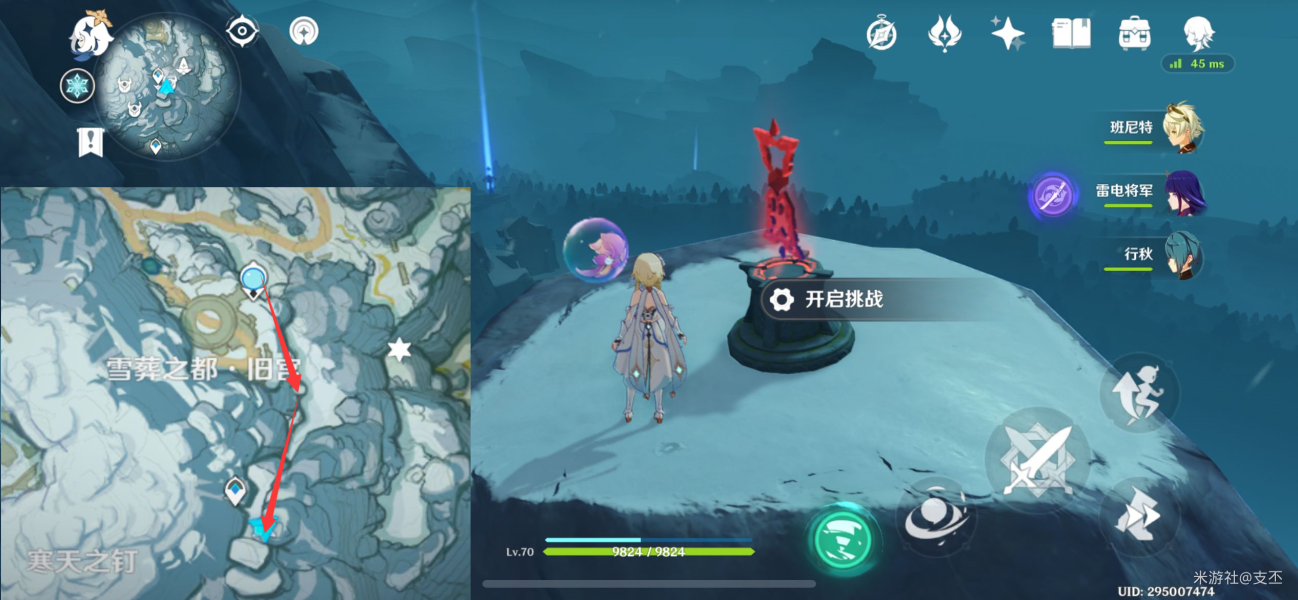
Task: Open the Wish four-pointed star icon
Action: (x=1007, y=34)
